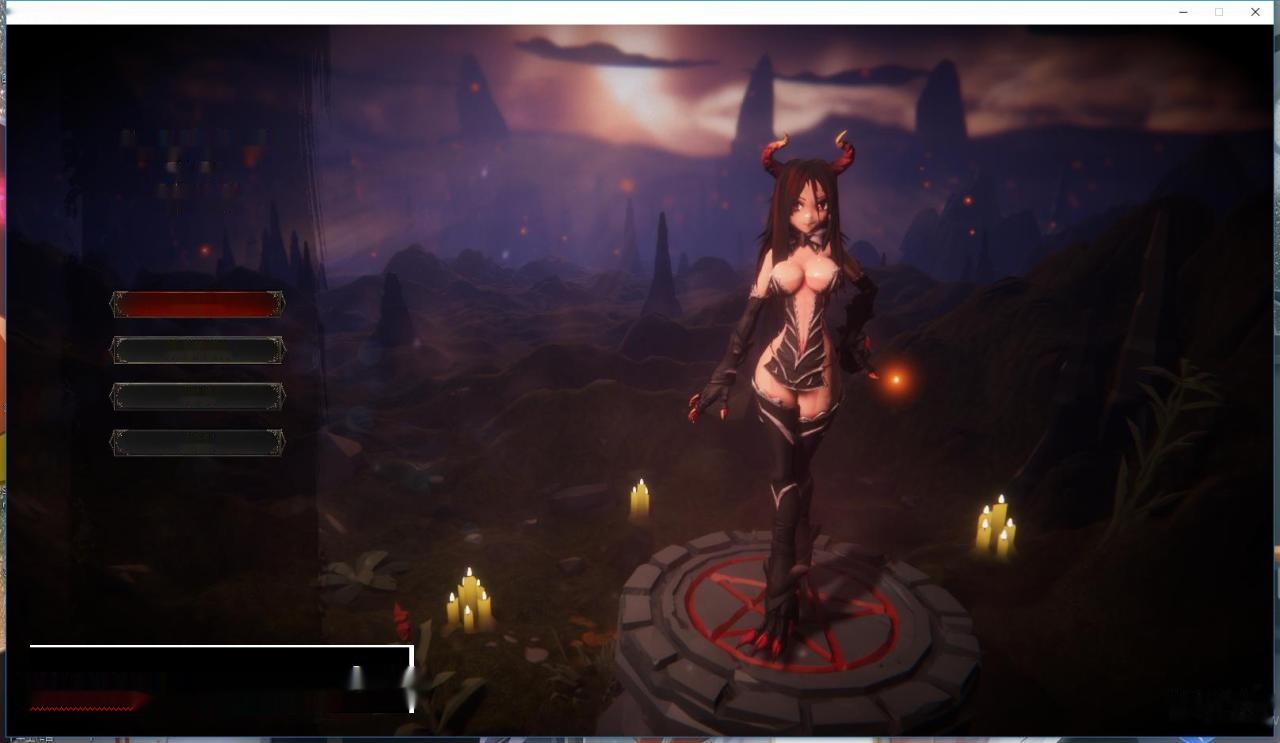This screenshot has width=1280, height=743.
Task: Click the third ornate menu panel
Action: pyautogui.click(x=197, y=395)
